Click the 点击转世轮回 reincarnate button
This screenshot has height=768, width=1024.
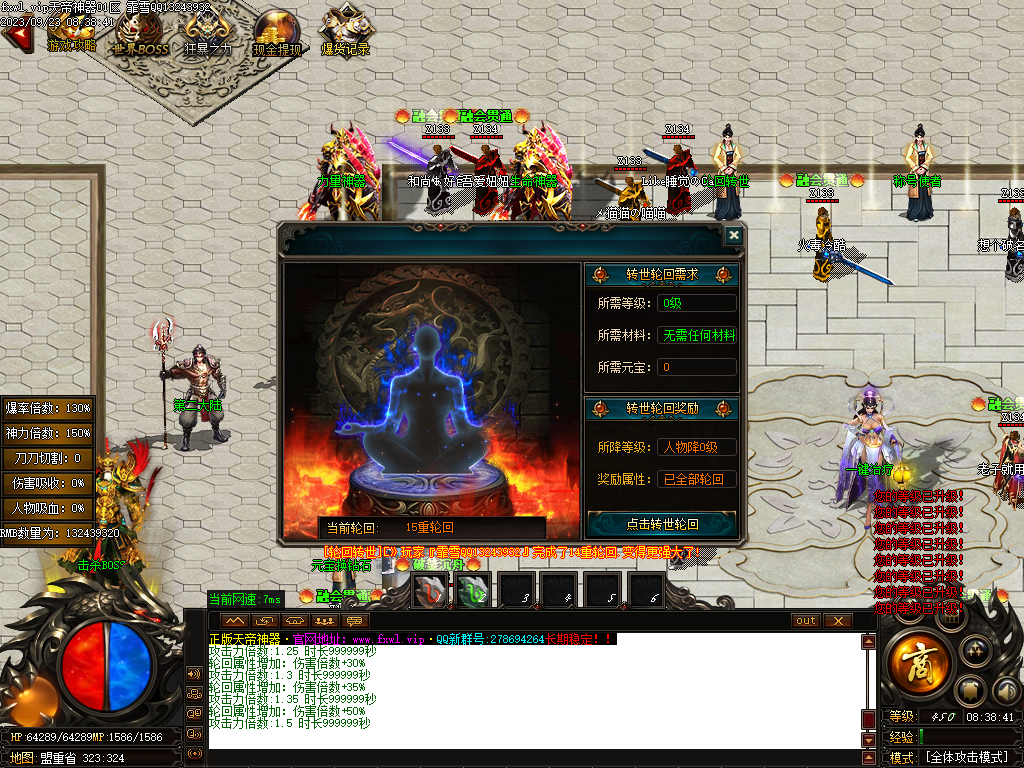(662, 524)
